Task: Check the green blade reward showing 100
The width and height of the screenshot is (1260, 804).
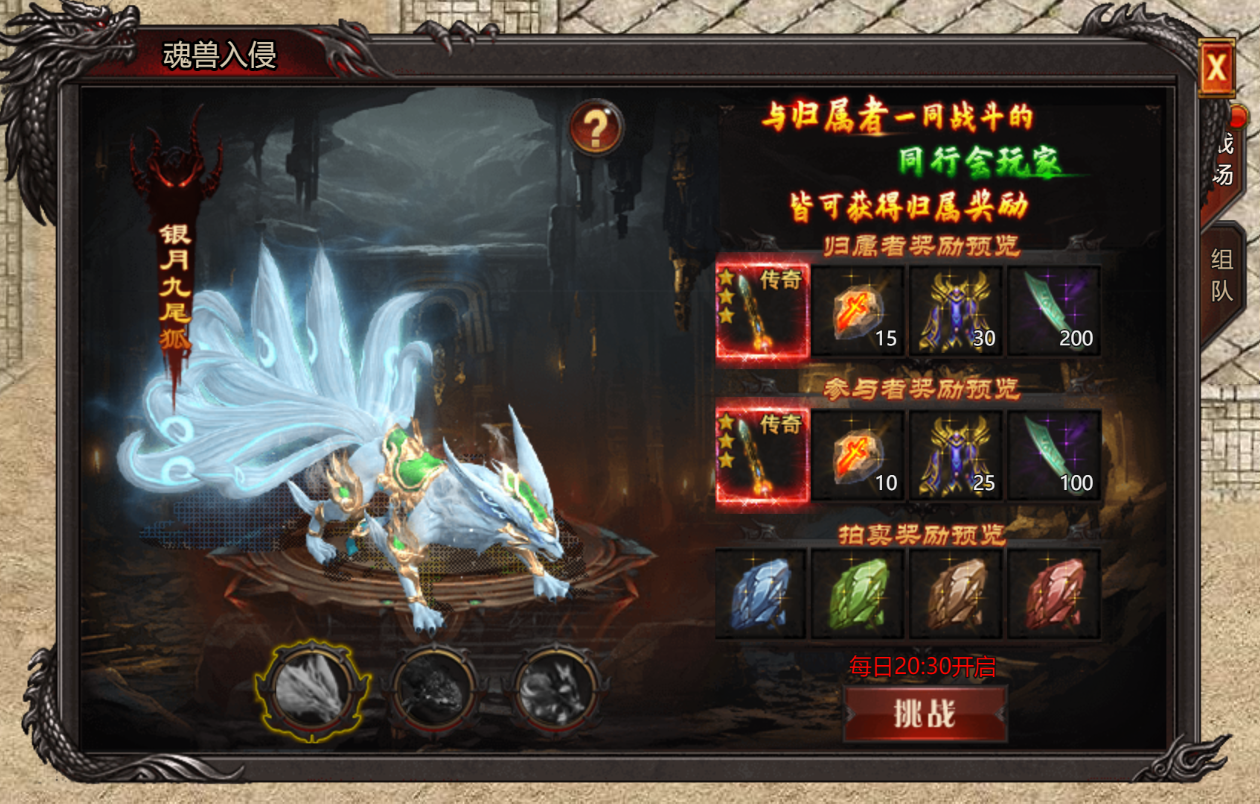Action: [1053, 455]
